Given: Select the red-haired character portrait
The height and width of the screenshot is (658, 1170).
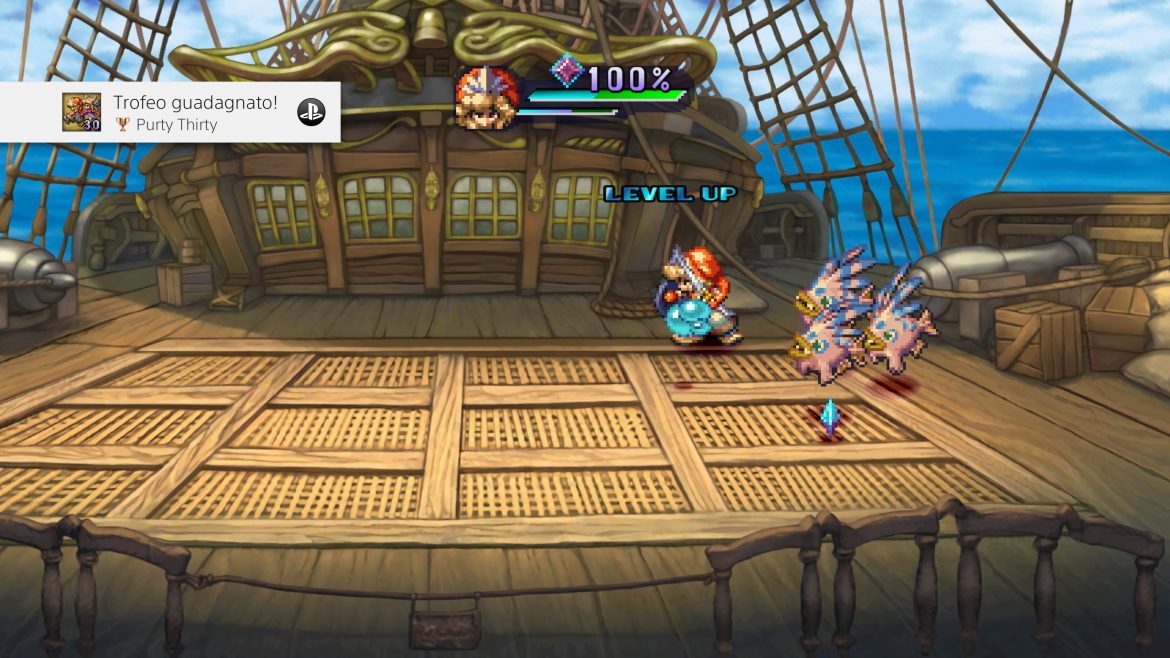Looking at the screenshot, I should (484, 97).
